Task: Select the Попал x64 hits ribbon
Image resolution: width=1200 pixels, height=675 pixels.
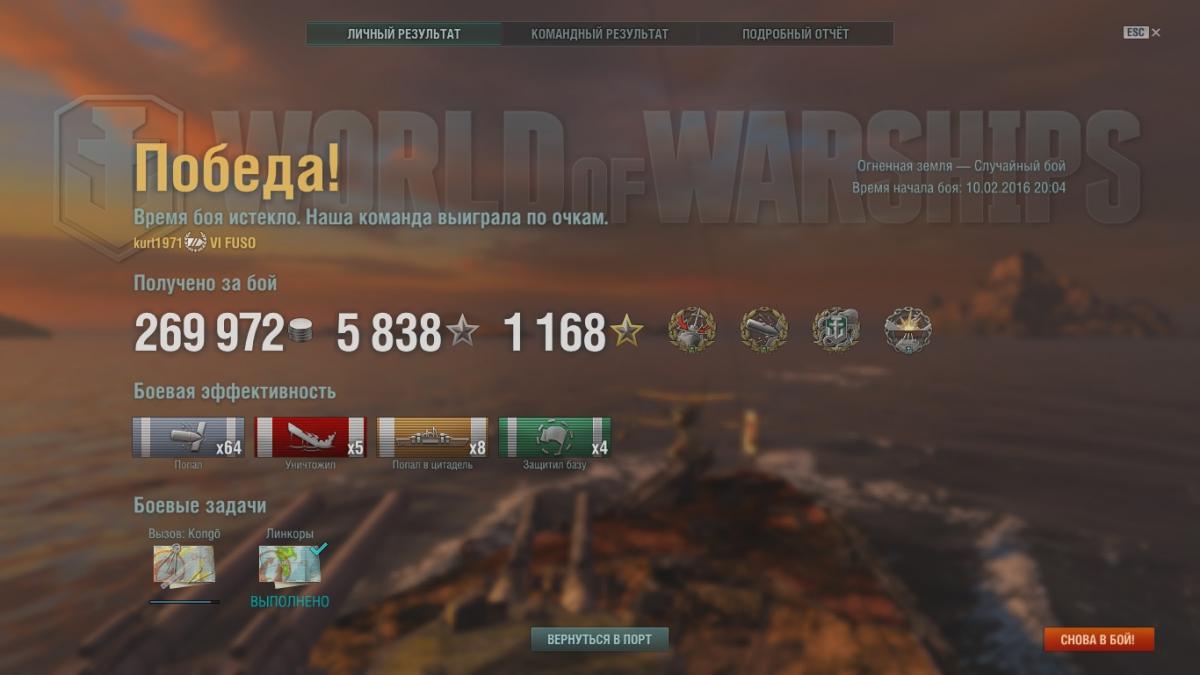Action: (188, 437)
